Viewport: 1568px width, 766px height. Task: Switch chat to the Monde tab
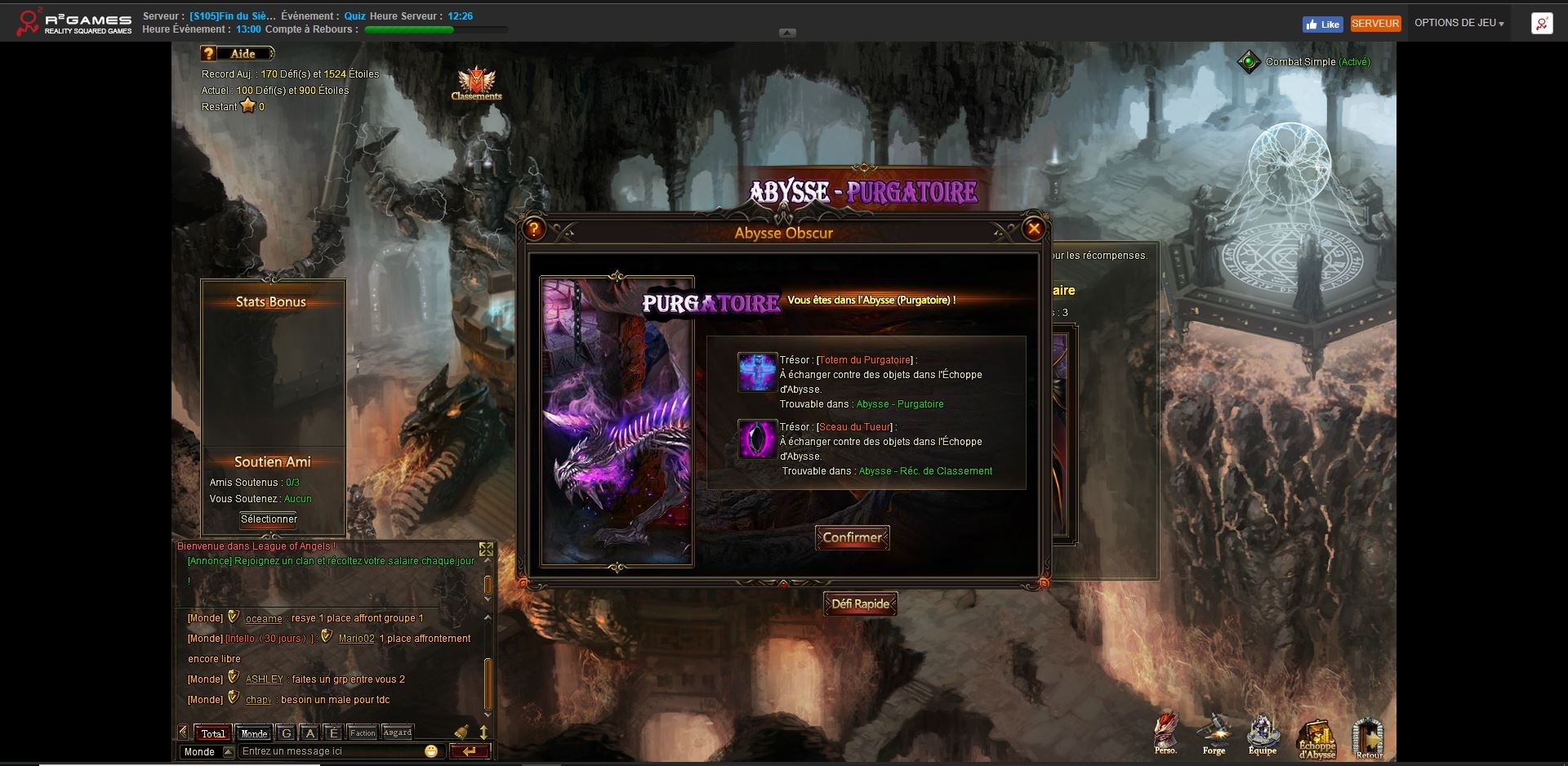coord(254,733)
